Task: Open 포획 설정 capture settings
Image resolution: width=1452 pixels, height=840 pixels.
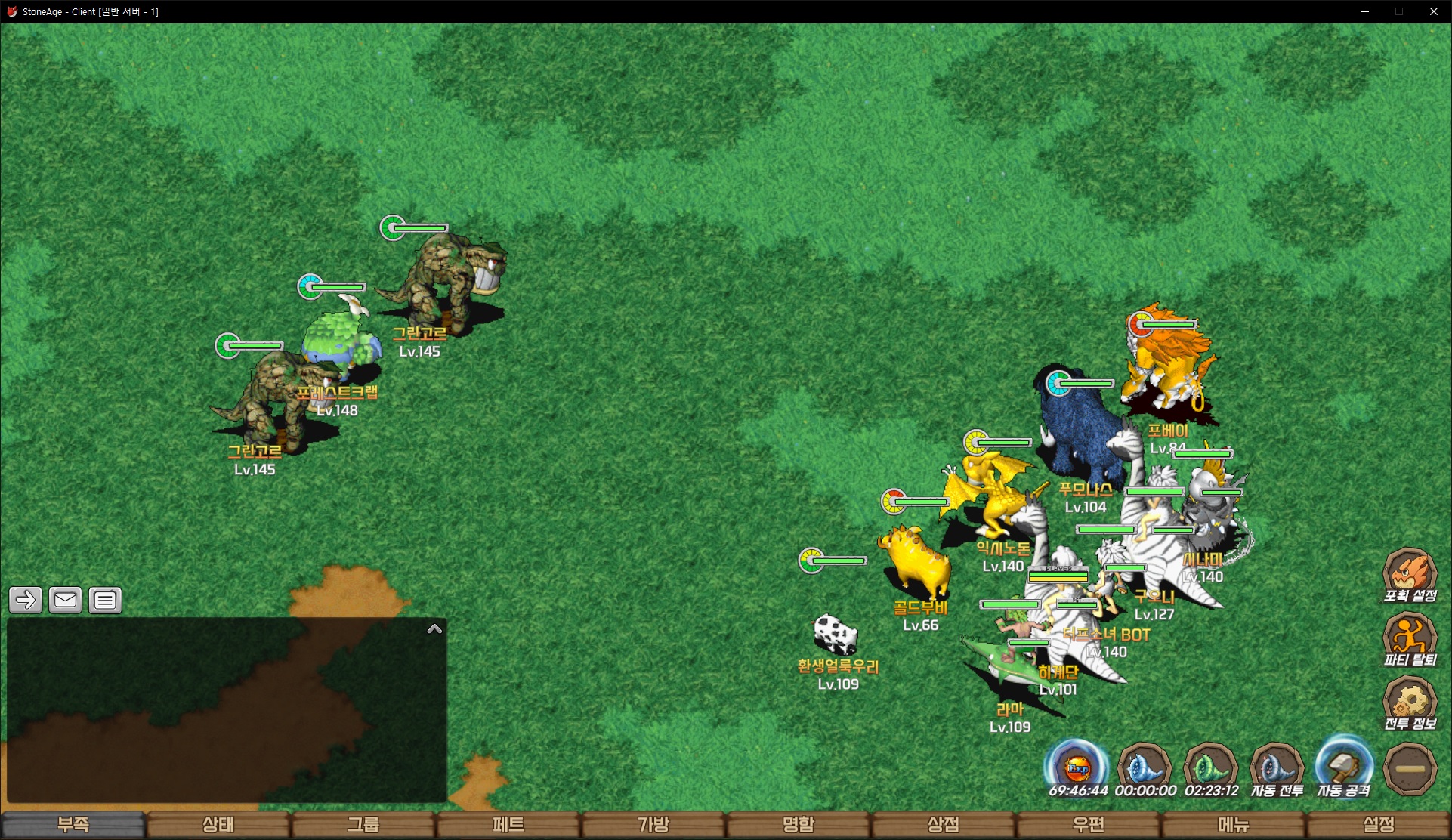Action: coord(1410,574)
